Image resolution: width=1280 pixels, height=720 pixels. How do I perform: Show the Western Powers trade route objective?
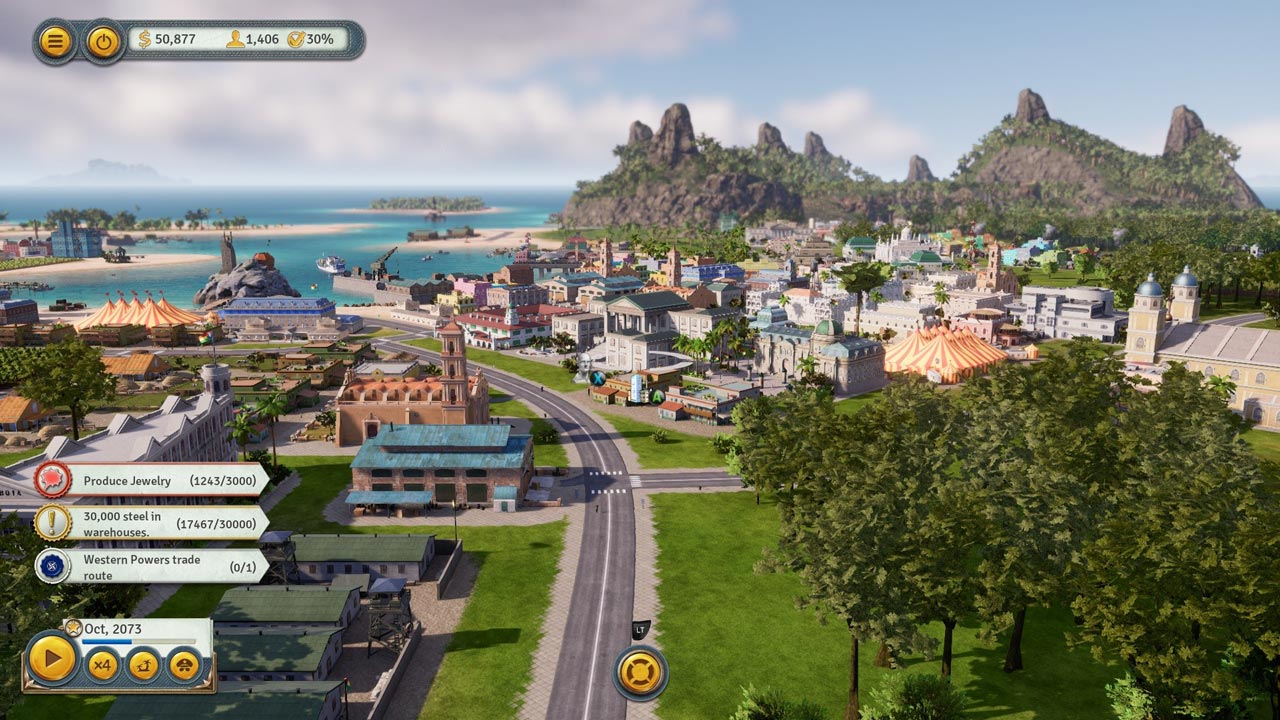click(x=150, y=566)
